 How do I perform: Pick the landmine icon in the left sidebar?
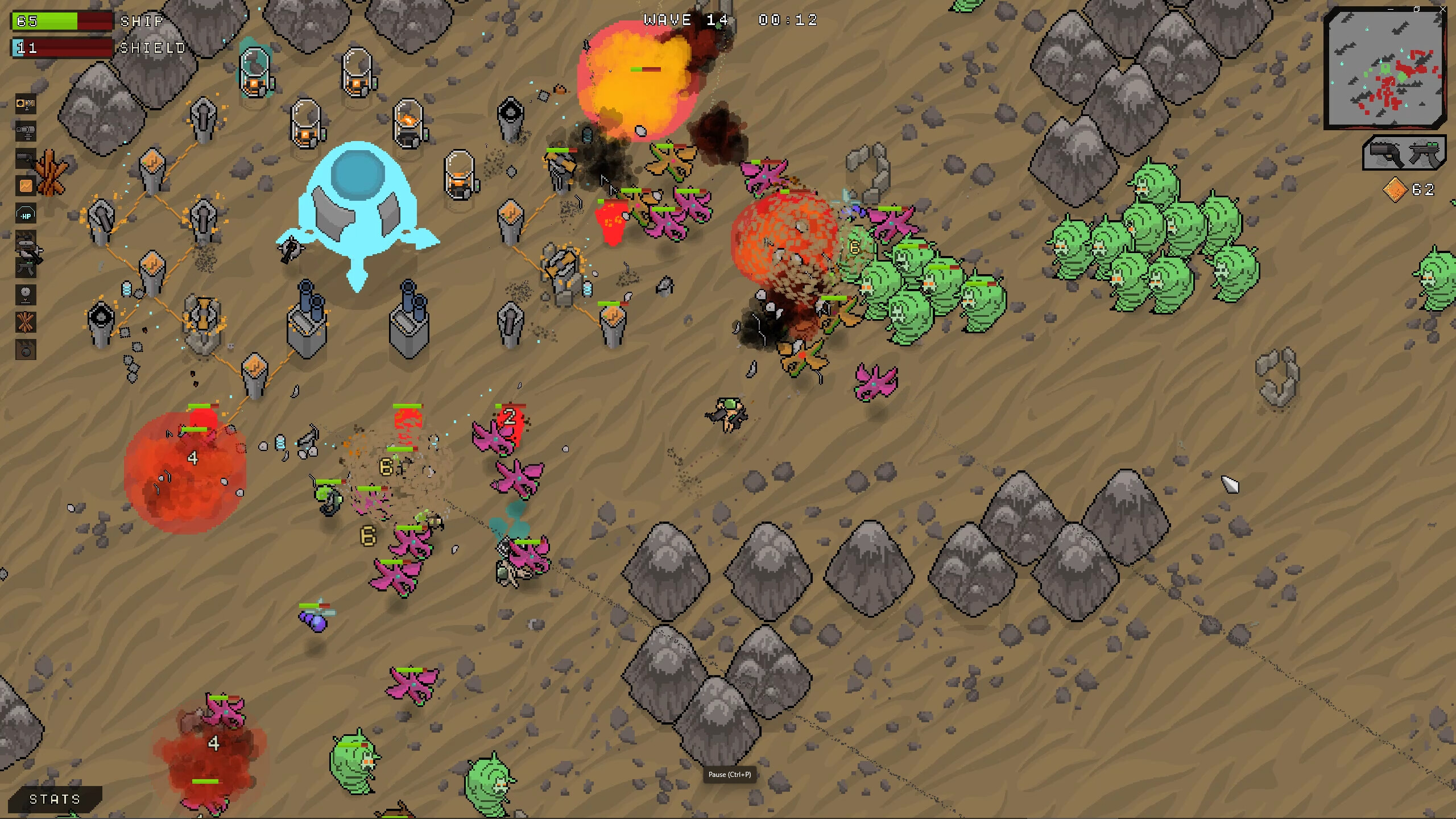26,296
